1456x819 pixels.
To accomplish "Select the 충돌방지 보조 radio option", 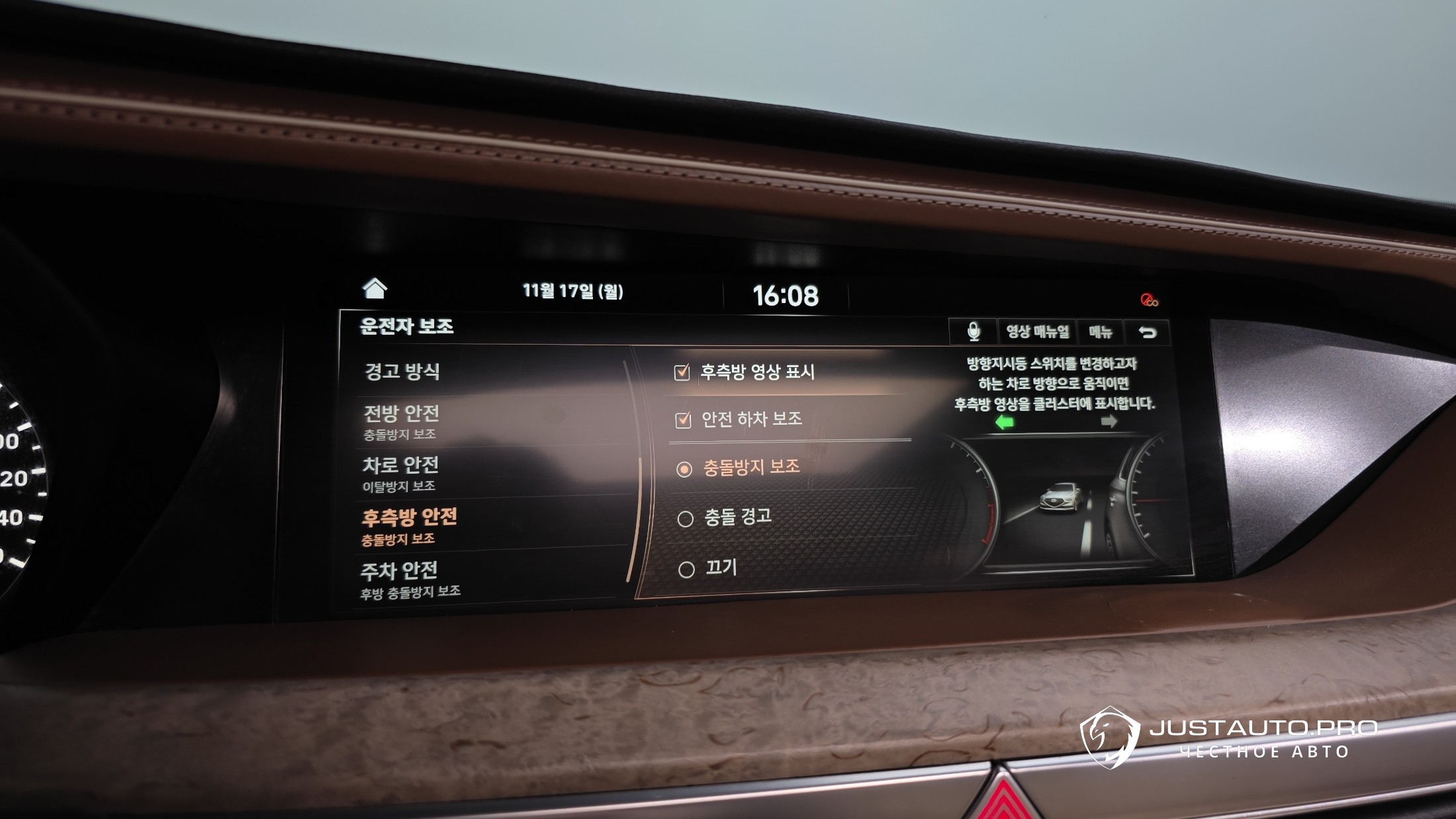I will 684,468.
